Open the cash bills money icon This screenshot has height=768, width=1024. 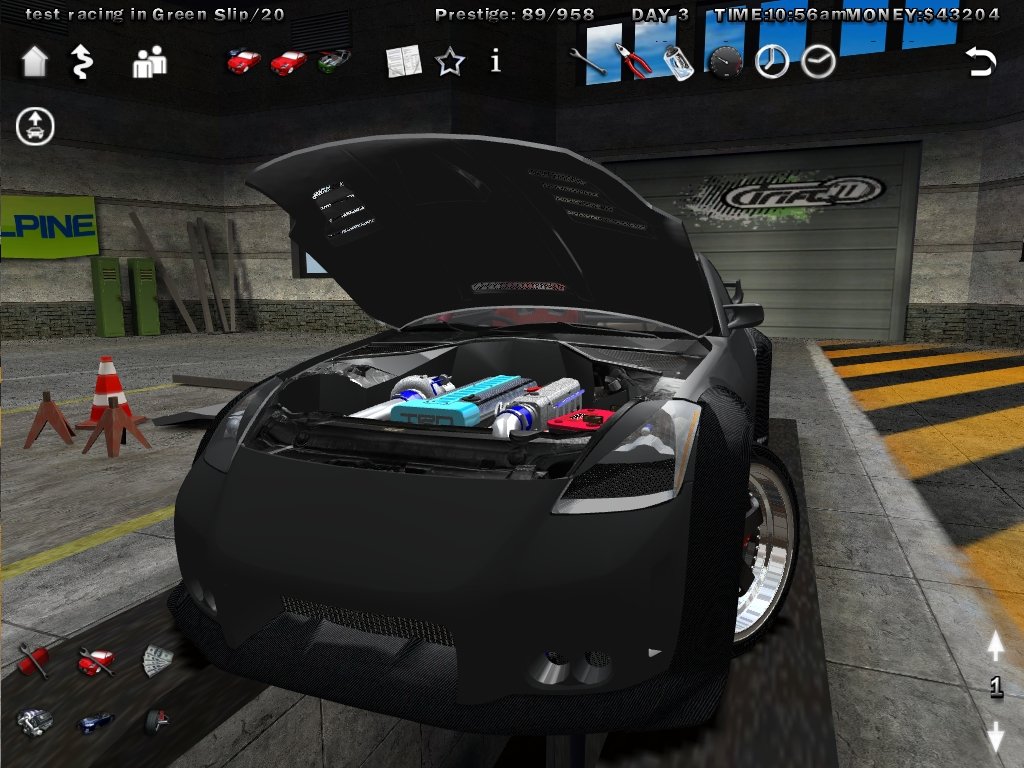157,659
